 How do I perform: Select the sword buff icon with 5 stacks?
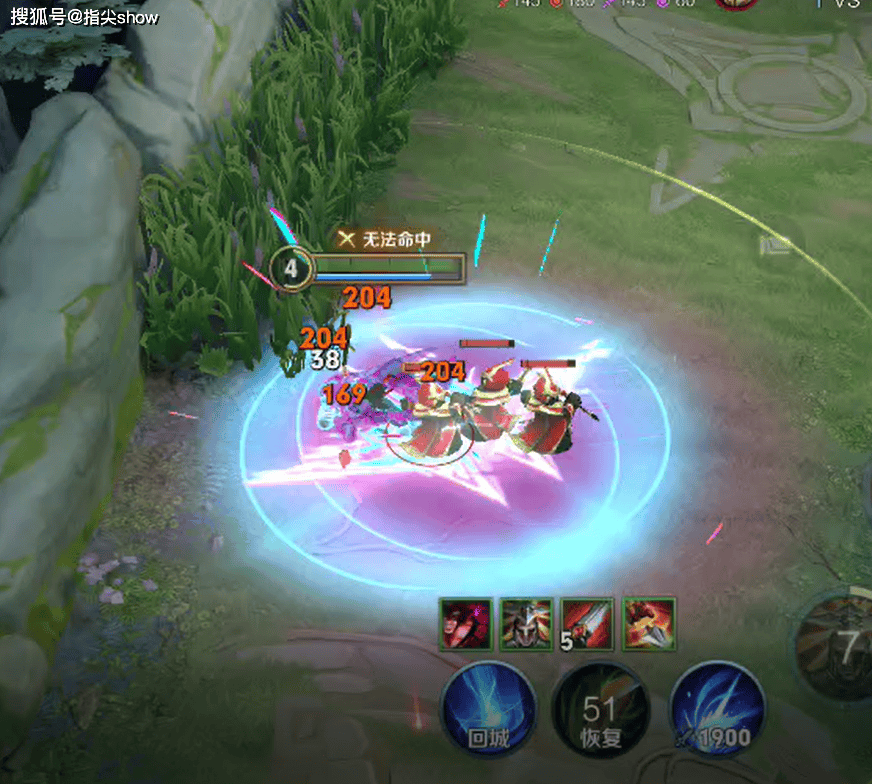coord(587,623)
